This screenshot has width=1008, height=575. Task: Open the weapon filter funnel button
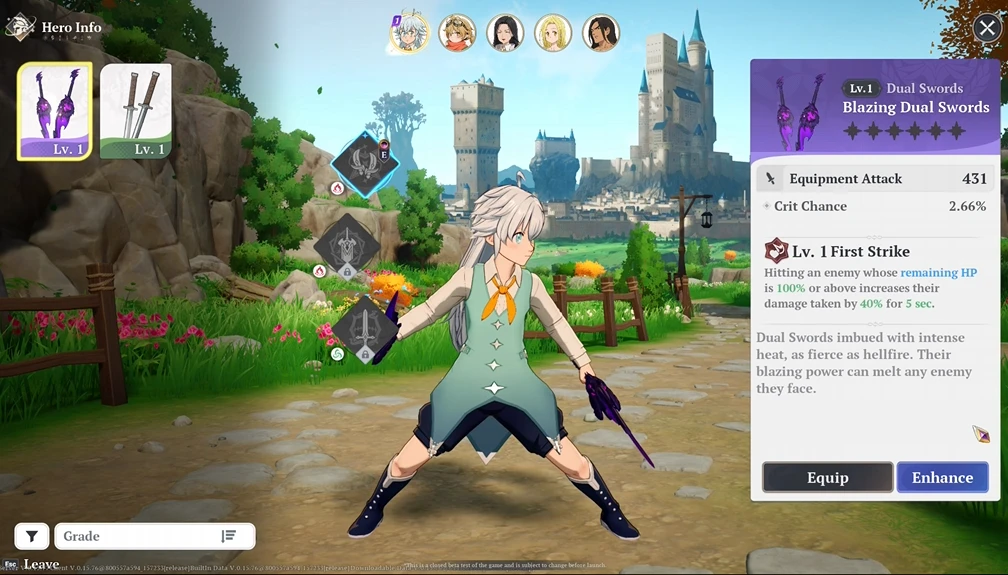pos(31,536)
